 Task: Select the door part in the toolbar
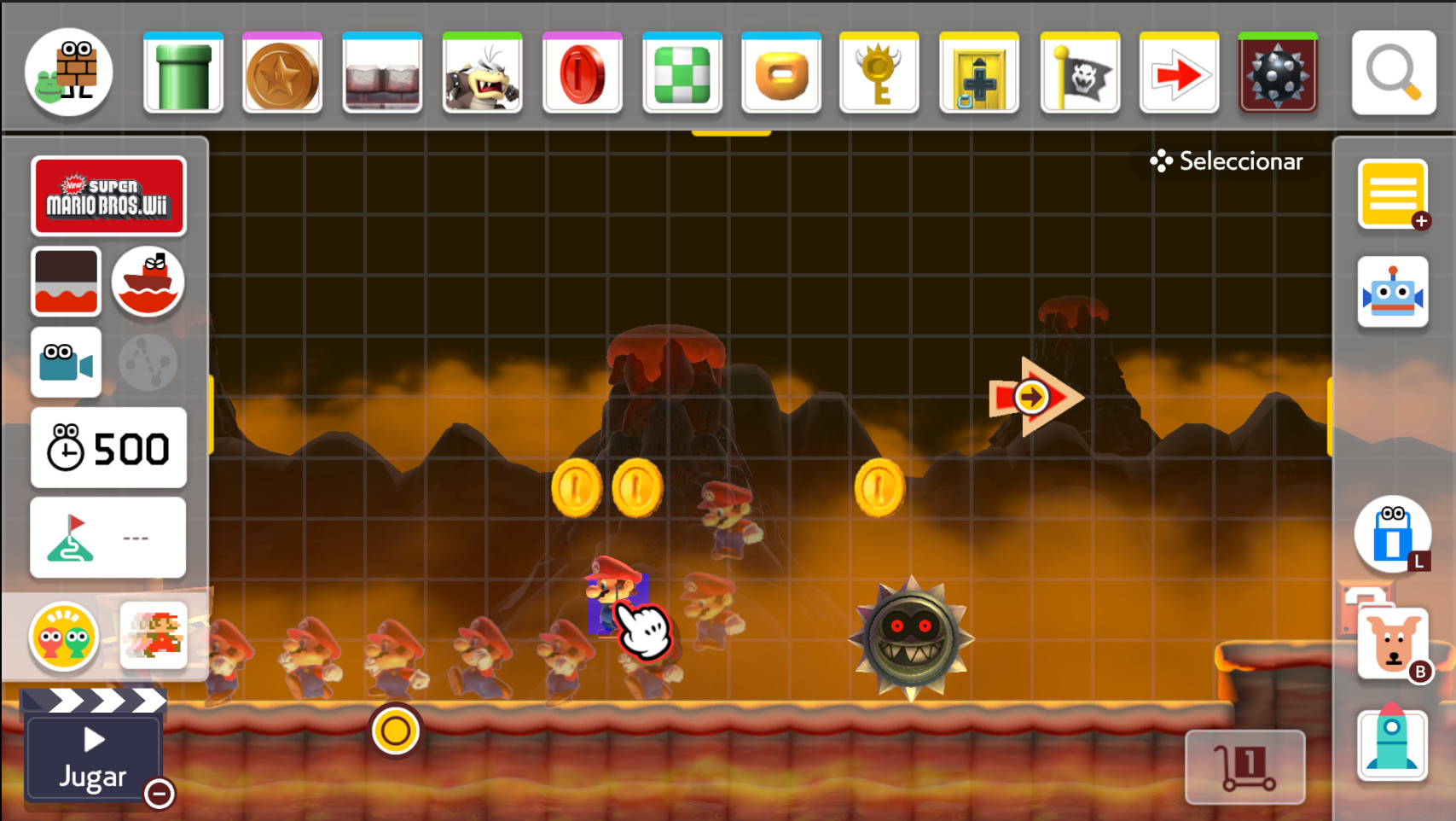tap(979, 73)
